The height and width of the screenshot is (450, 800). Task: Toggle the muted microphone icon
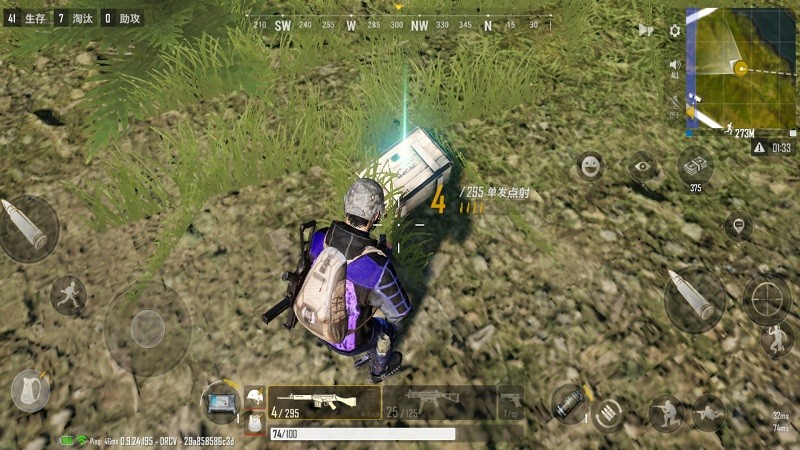pyautogui.click(x=675, y=103)
